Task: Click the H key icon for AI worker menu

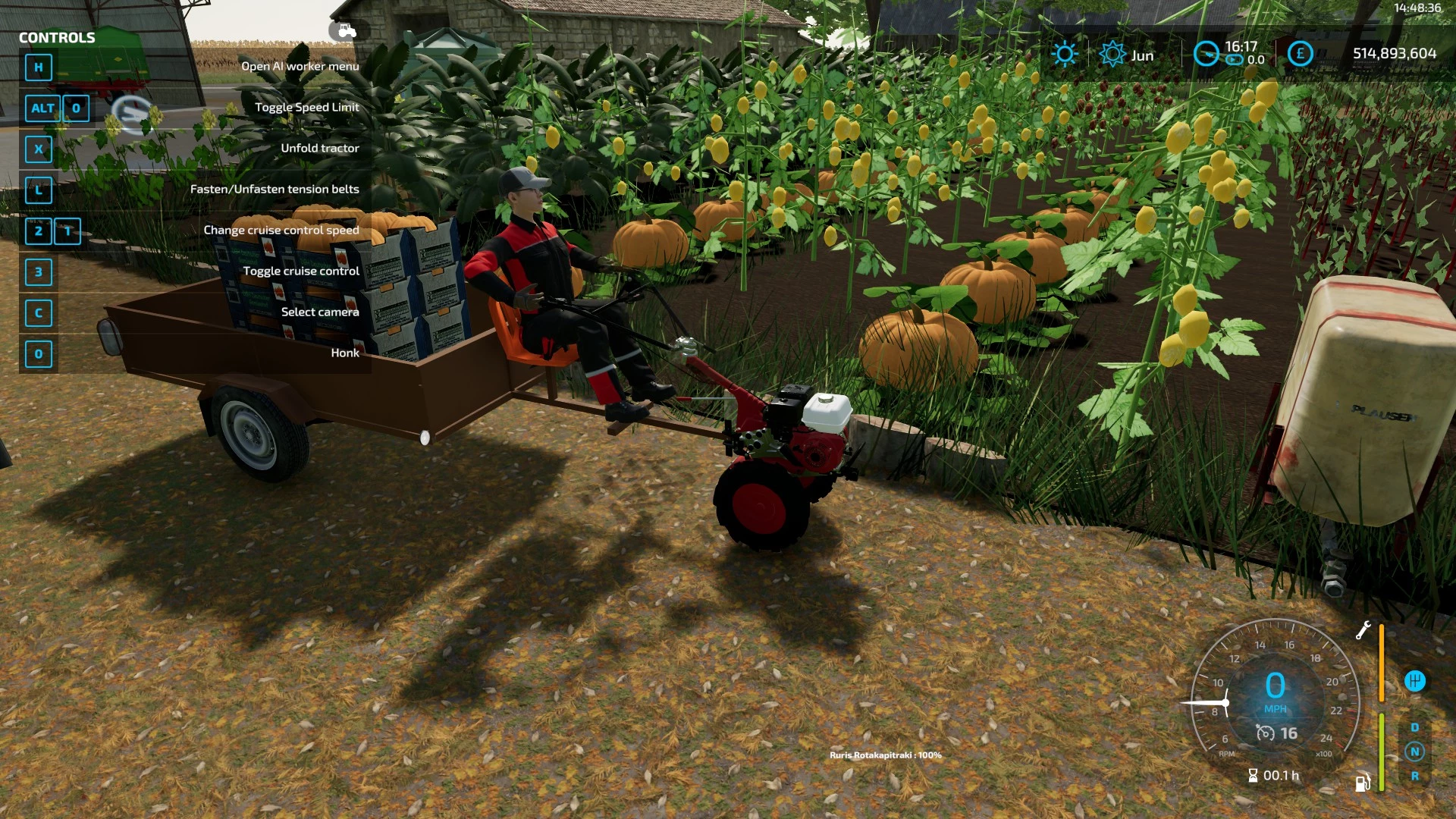Action: point(38,67)
